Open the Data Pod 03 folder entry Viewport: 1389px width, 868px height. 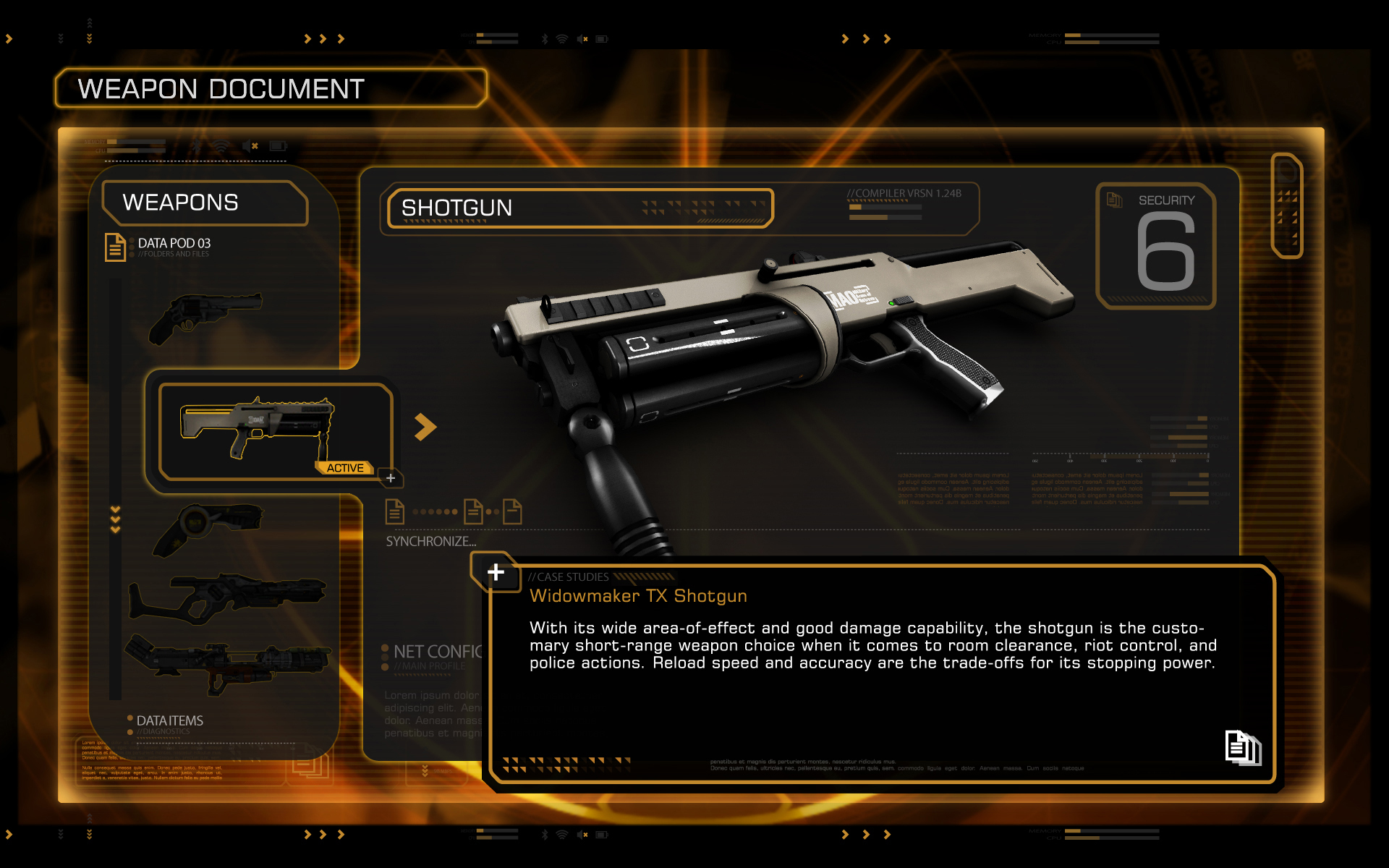click(172, 246)
